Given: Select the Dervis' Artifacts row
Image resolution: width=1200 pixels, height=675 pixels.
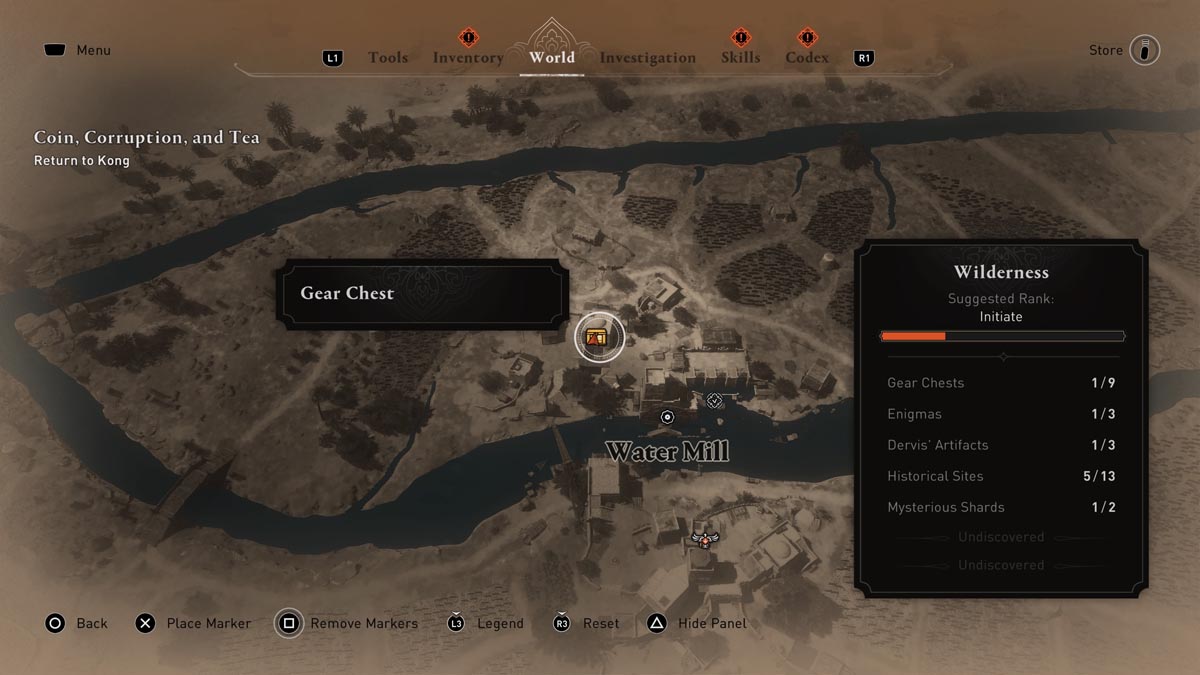Looking at the screenshot, I should (x=1001, y=445).
